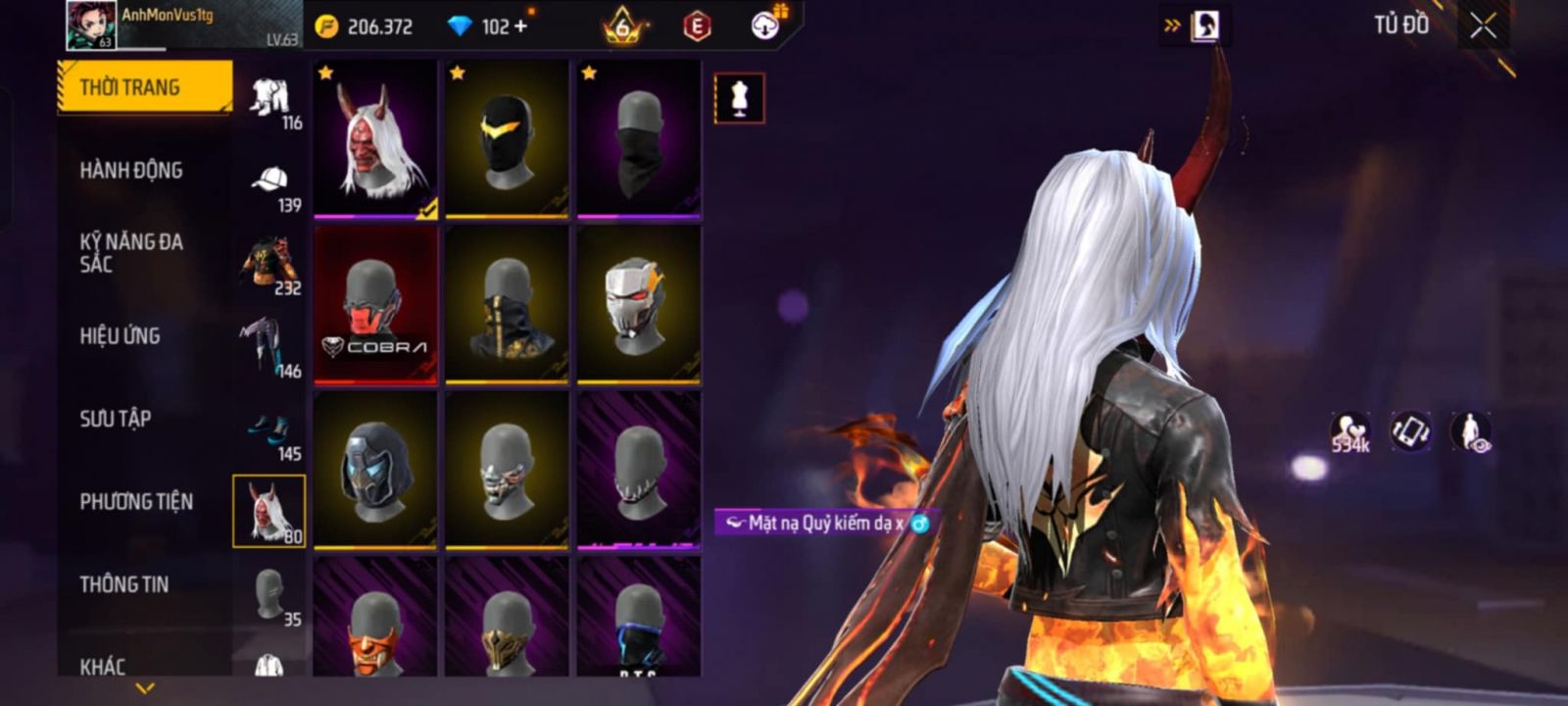
Task: Select the Hiệu Ứng menu entry
Action: [120, 336]
